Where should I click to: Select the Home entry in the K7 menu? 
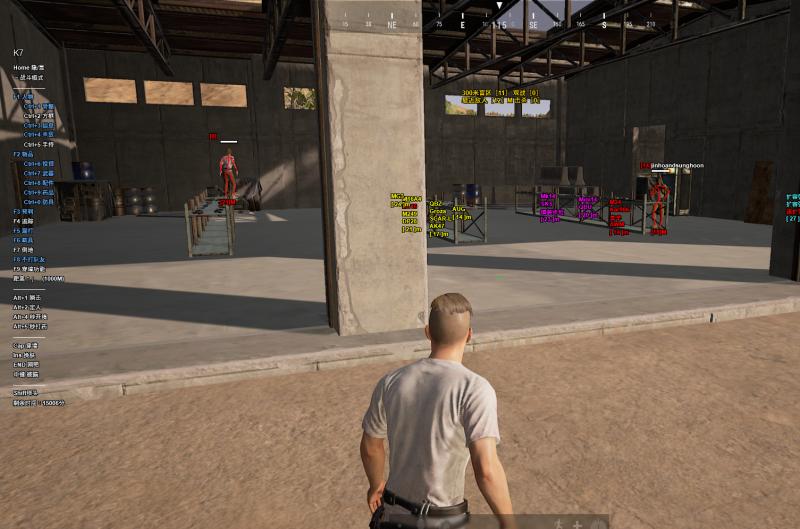[x=28, y=67]
